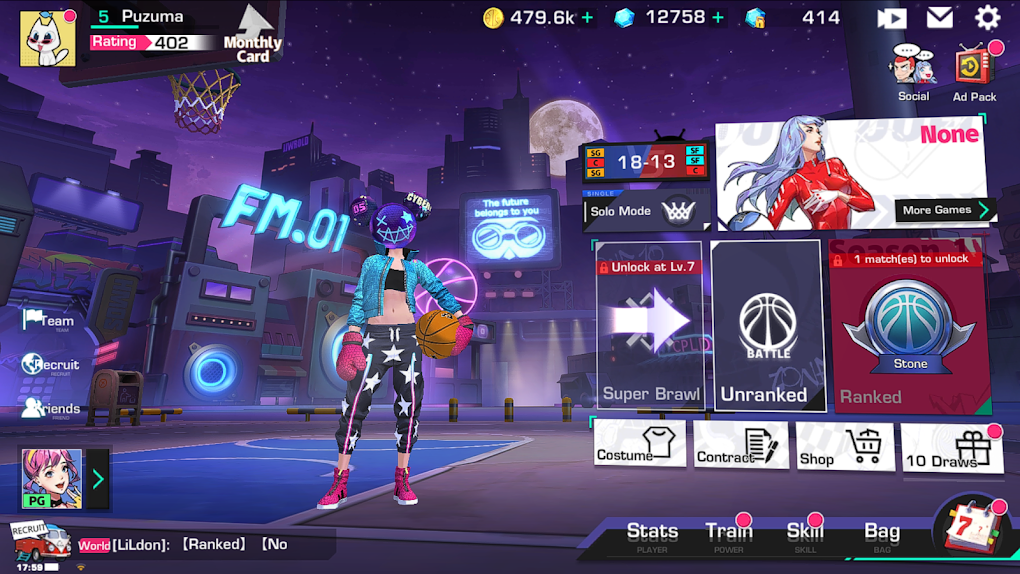
Task: Choose the Ranked Stone mode
Action: [908, 327]
